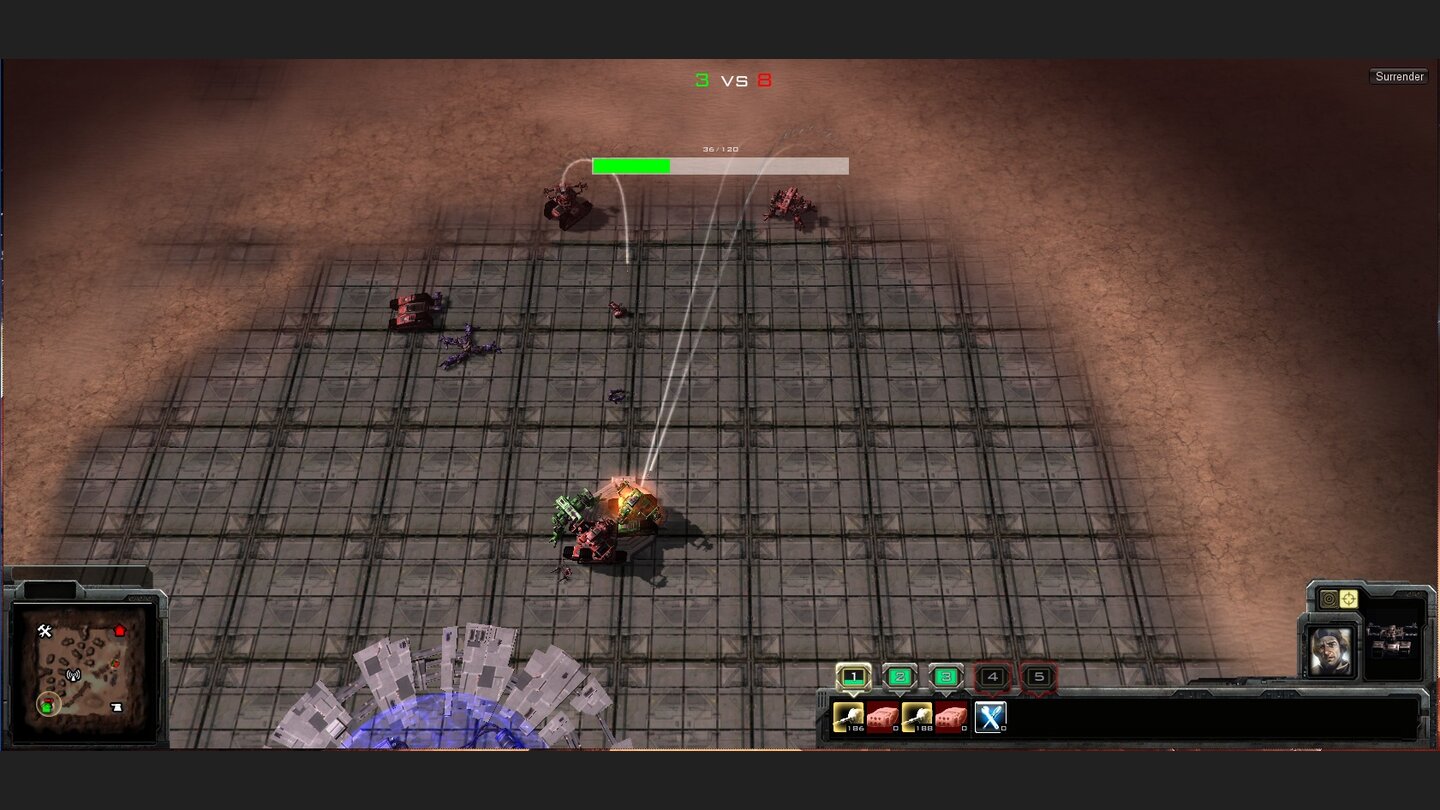Click the white wrench marker on the minimap
The image size is (1440, 810).
pos(44,630)
